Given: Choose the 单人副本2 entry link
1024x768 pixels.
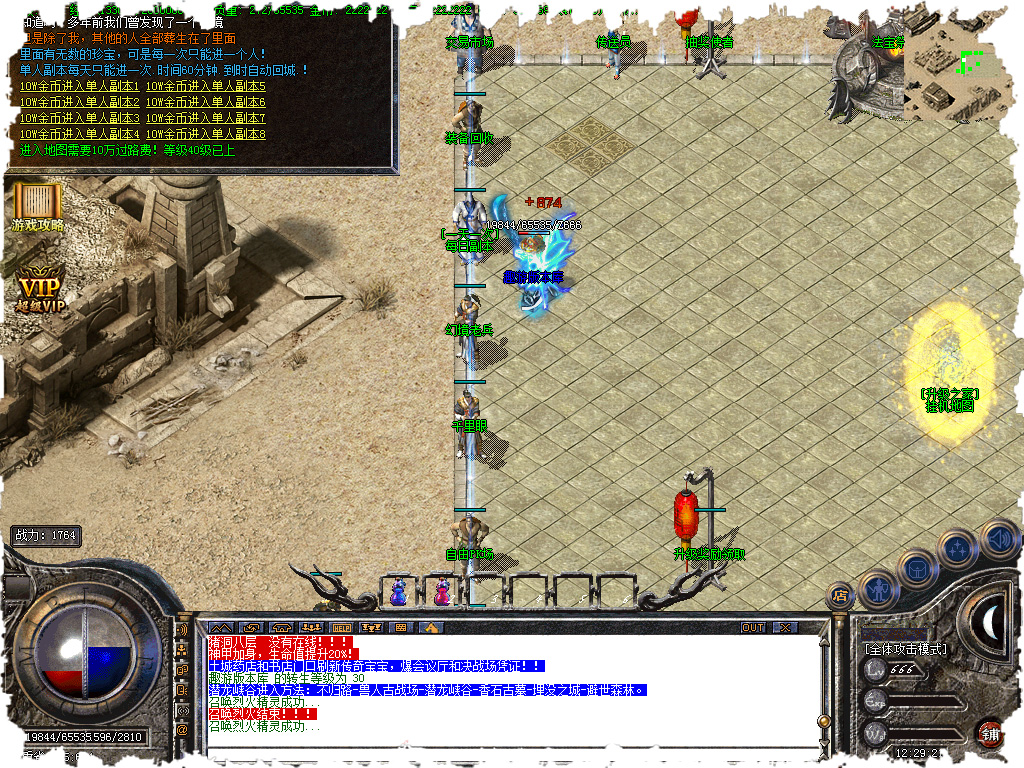Looking at the screenshot, I should click(x=80, y=102).
